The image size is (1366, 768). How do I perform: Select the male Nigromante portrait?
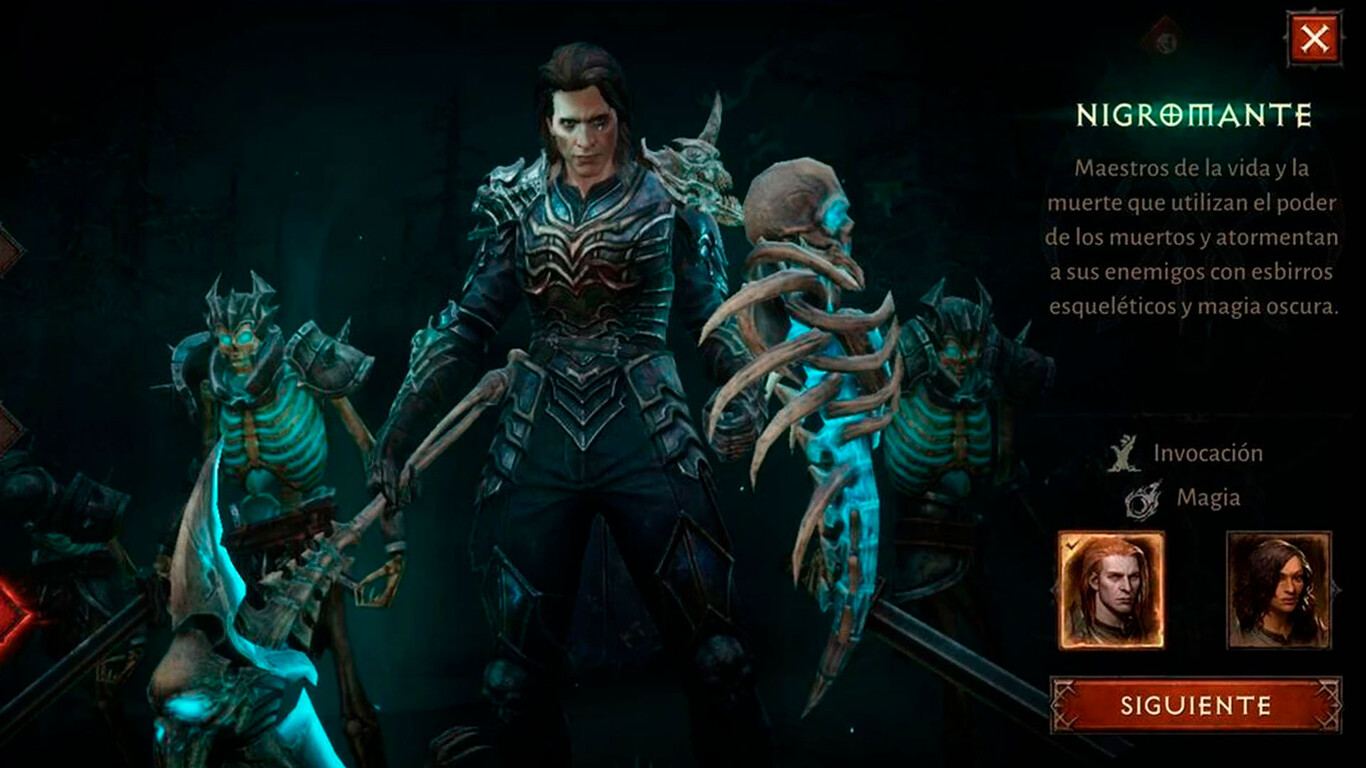click(x=1112, y=590)
